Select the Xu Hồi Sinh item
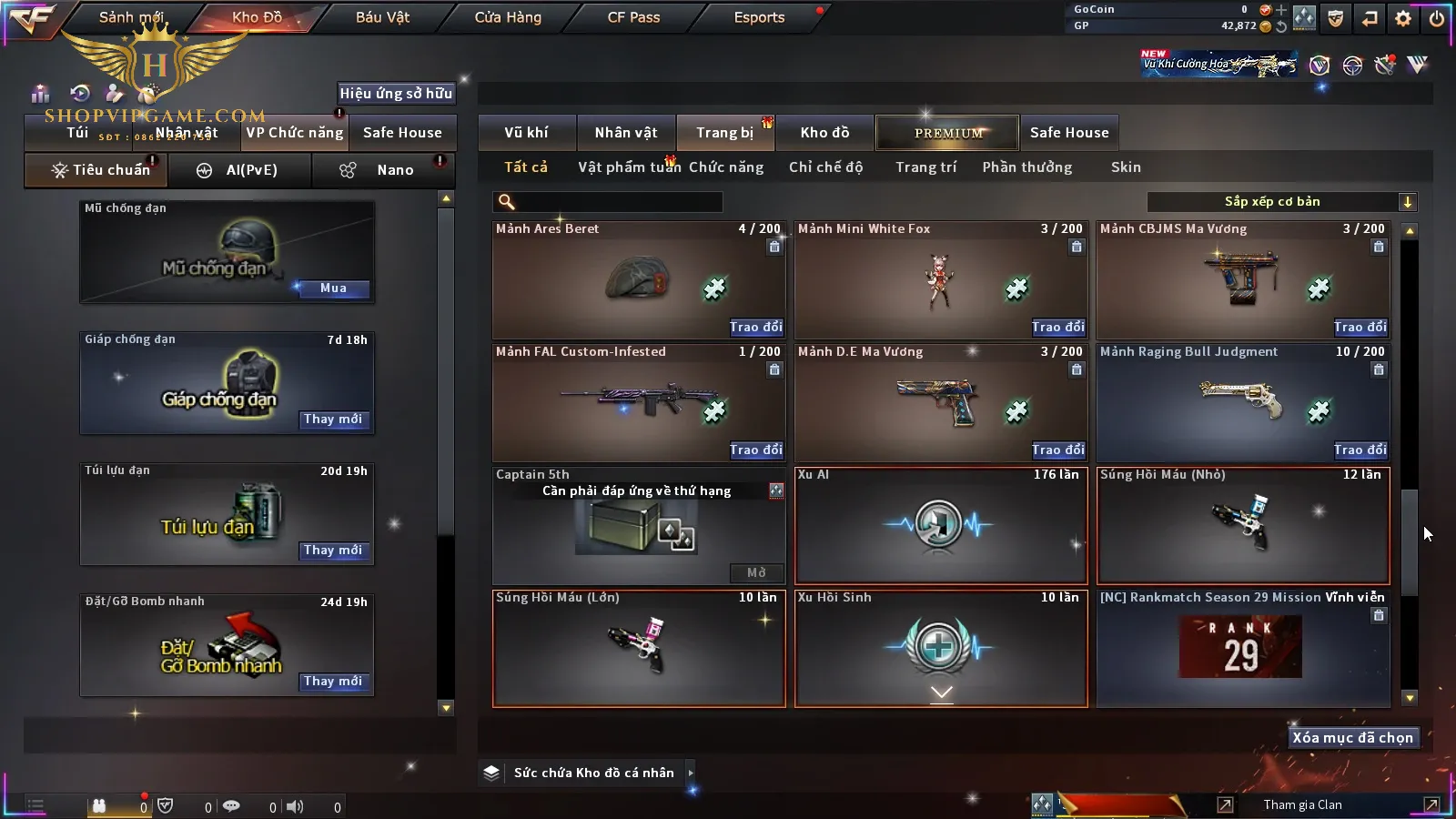The width and height of the screenshot is (1456, 819). 941,648
